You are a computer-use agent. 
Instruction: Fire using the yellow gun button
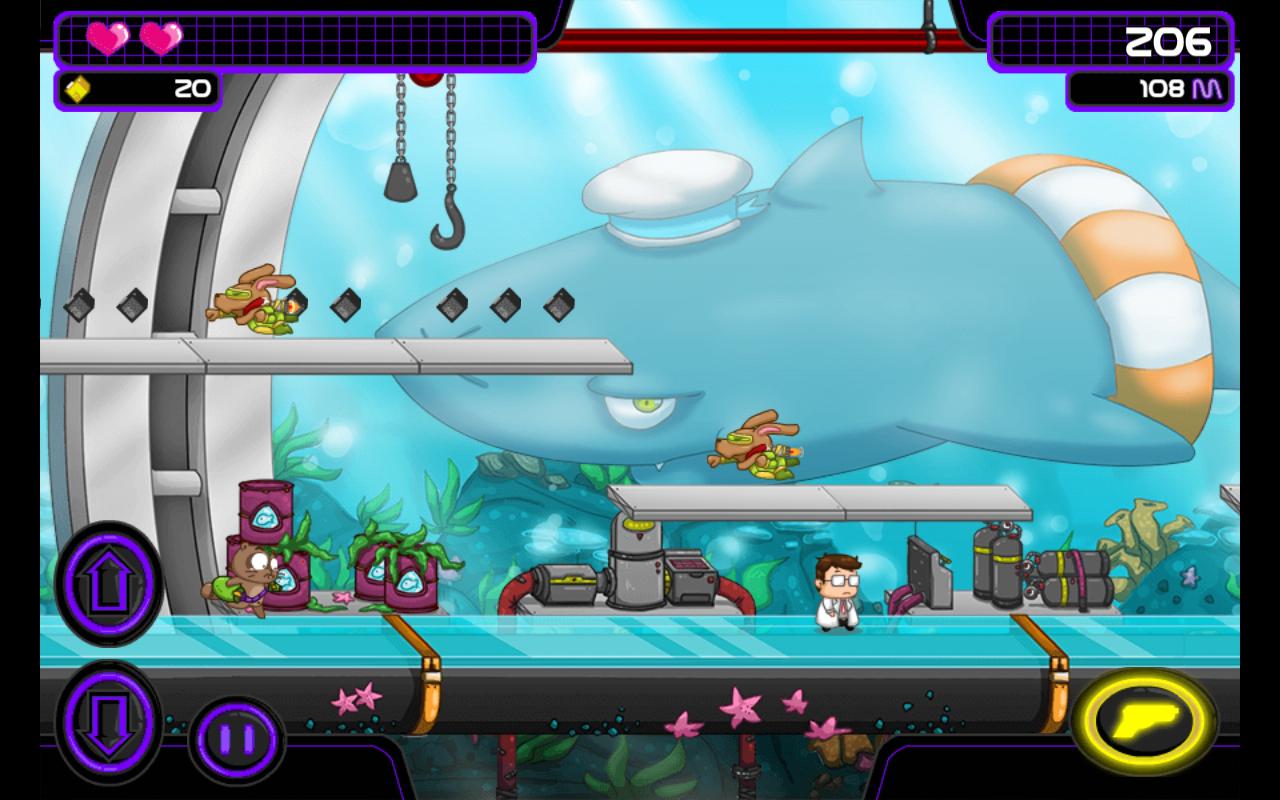1145,720
